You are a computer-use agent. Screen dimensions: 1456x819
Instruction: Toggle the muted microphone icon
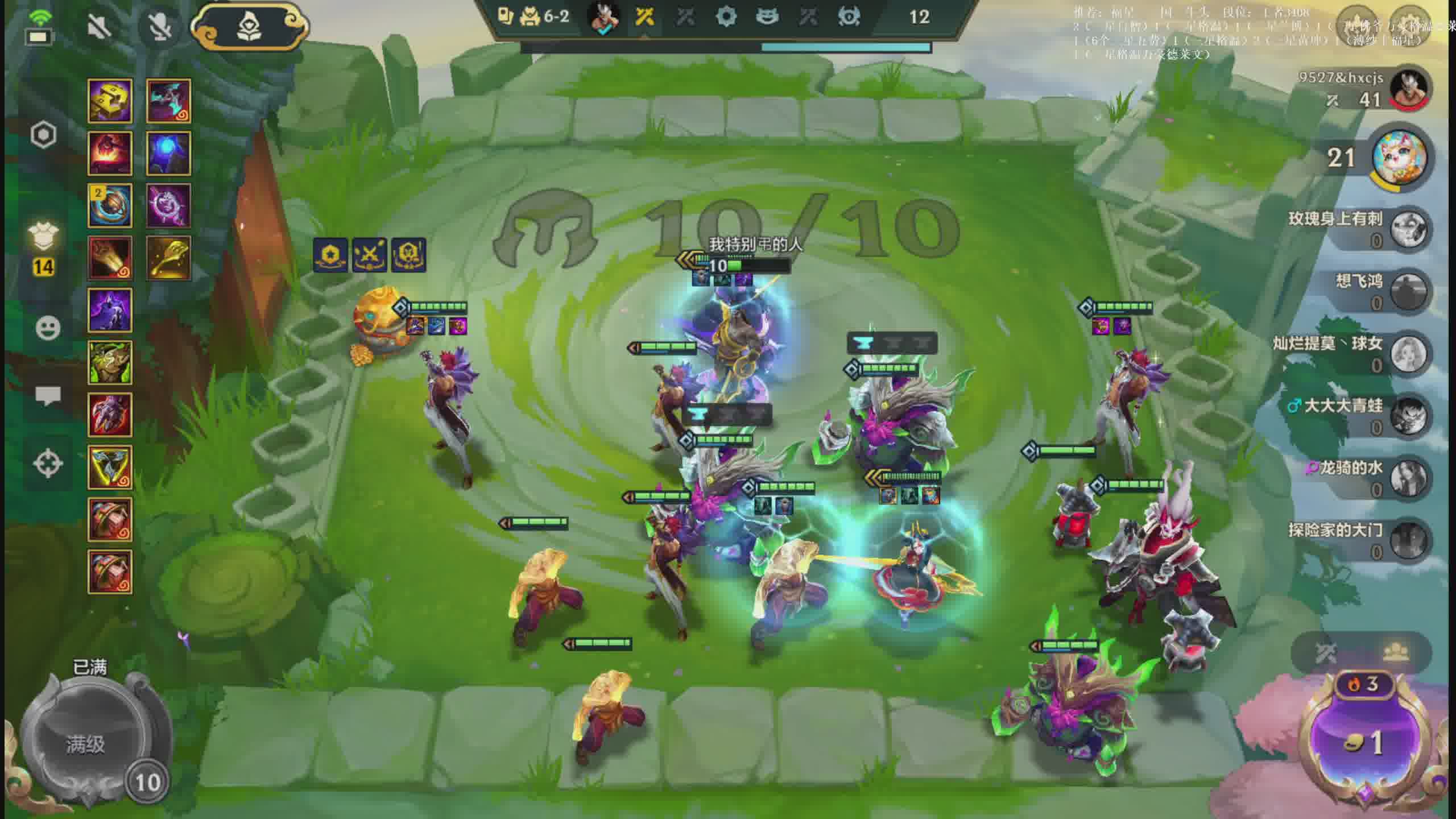[160, 26]
